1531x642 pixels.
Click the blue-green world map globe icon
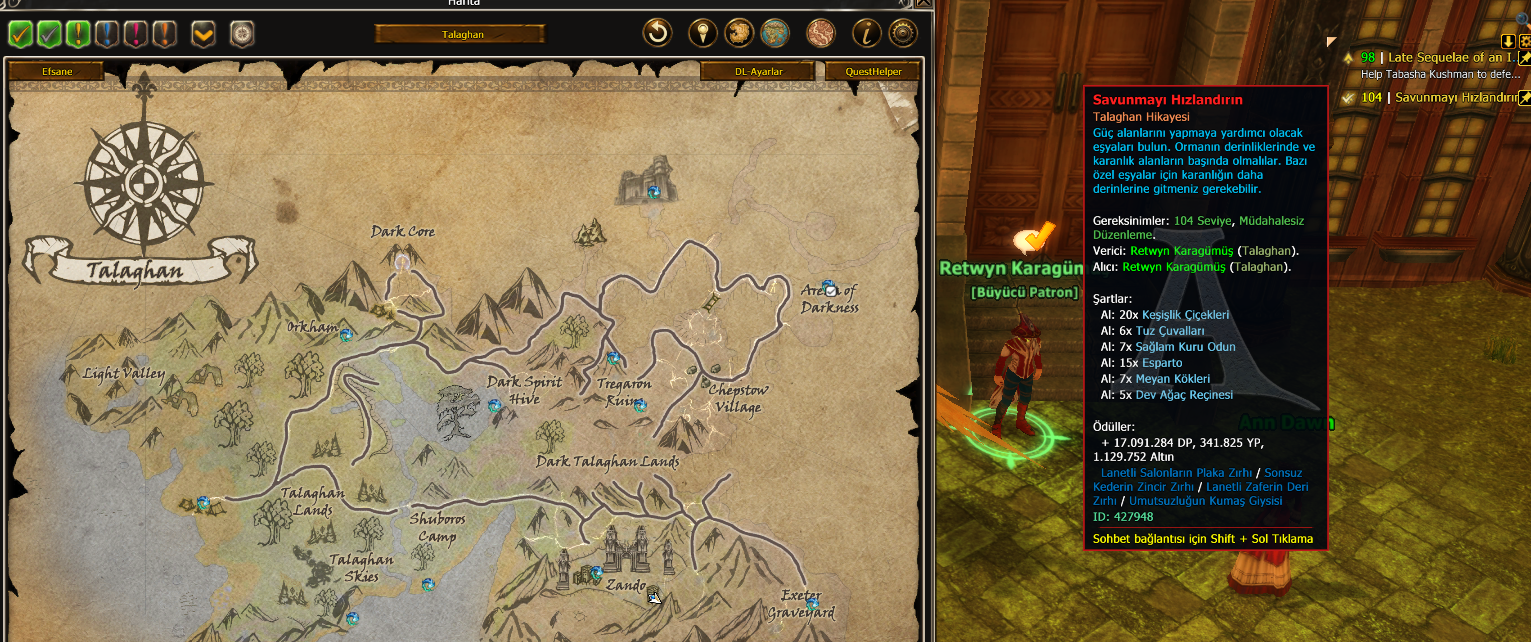[775, 34]
